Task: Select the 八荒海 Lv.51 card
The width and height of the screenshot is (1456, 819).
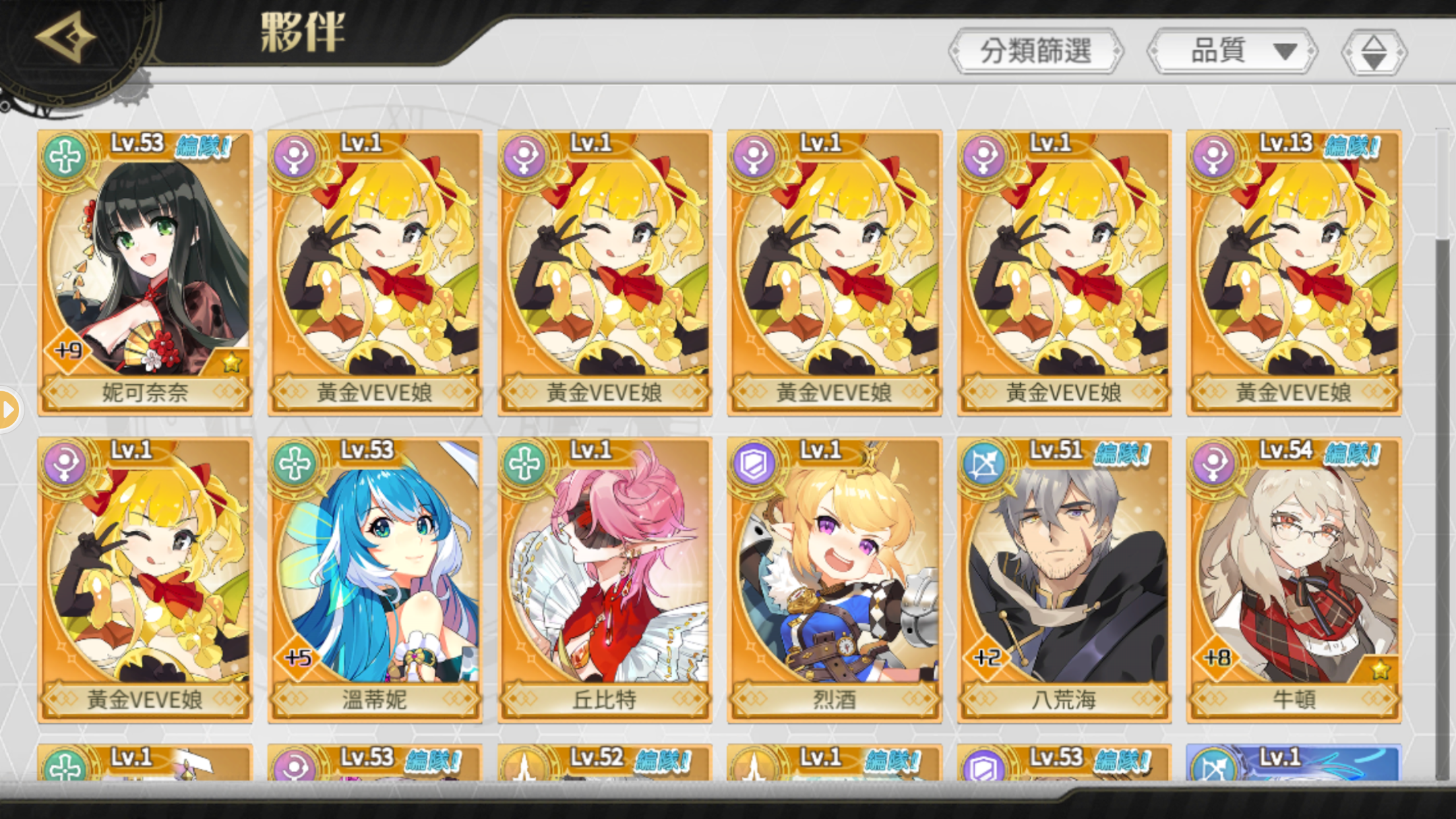Action: [x=1064, y=579]
